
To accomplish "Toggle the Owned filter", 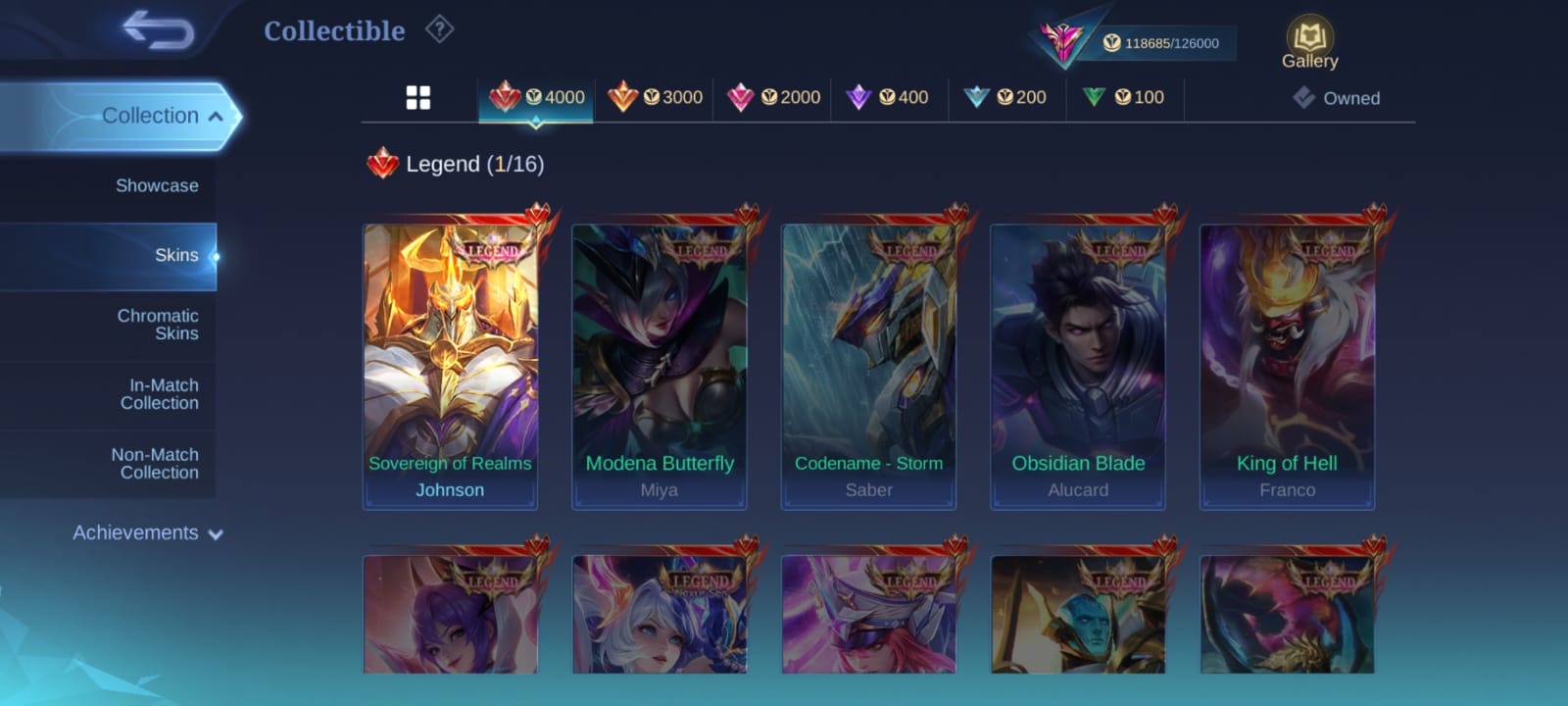I will pos(1337,98).
